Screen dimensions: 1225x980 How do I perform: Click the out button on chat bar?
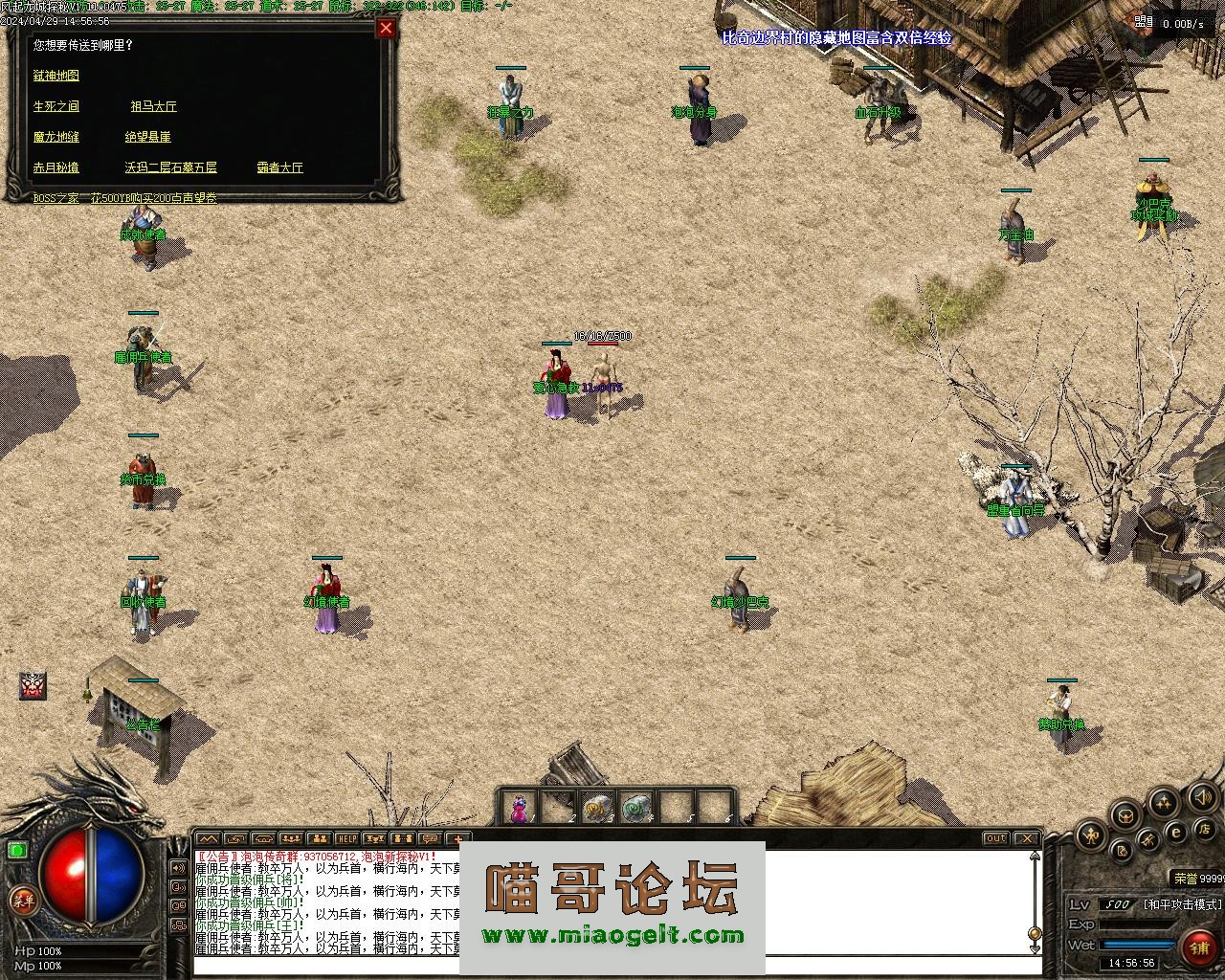point(996,838)
